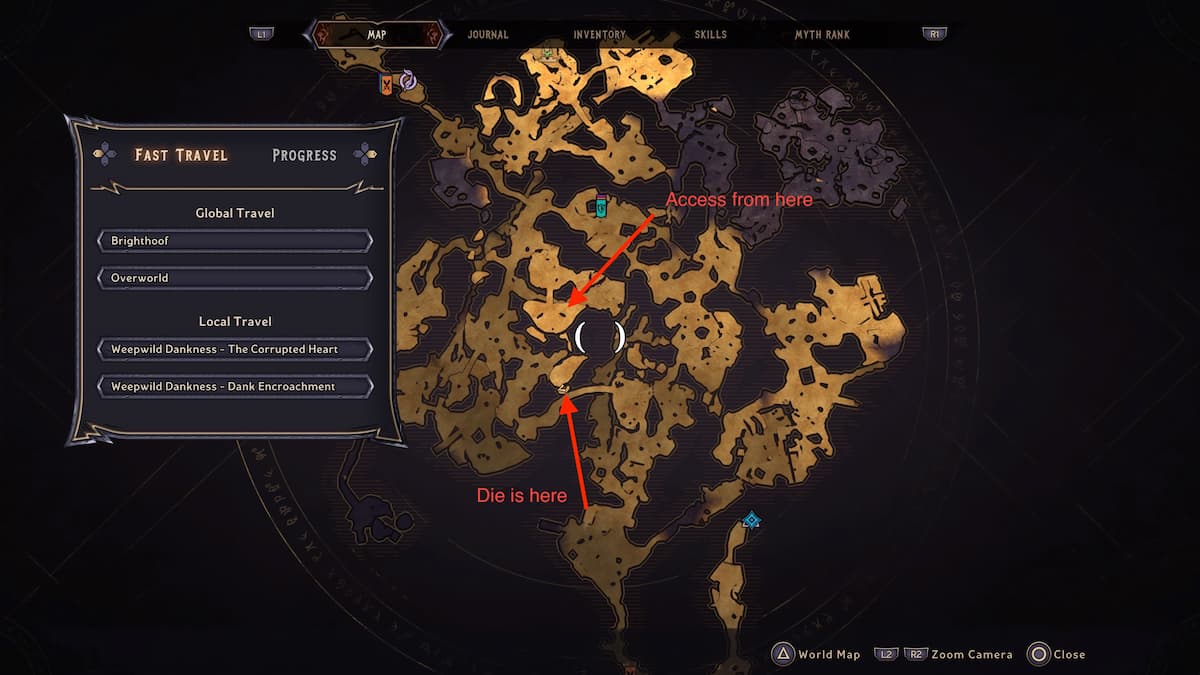The width and height of the screenshot is (1200, 675).
Task: Select the teal vending machine map marker
Action: click(601, 207)
